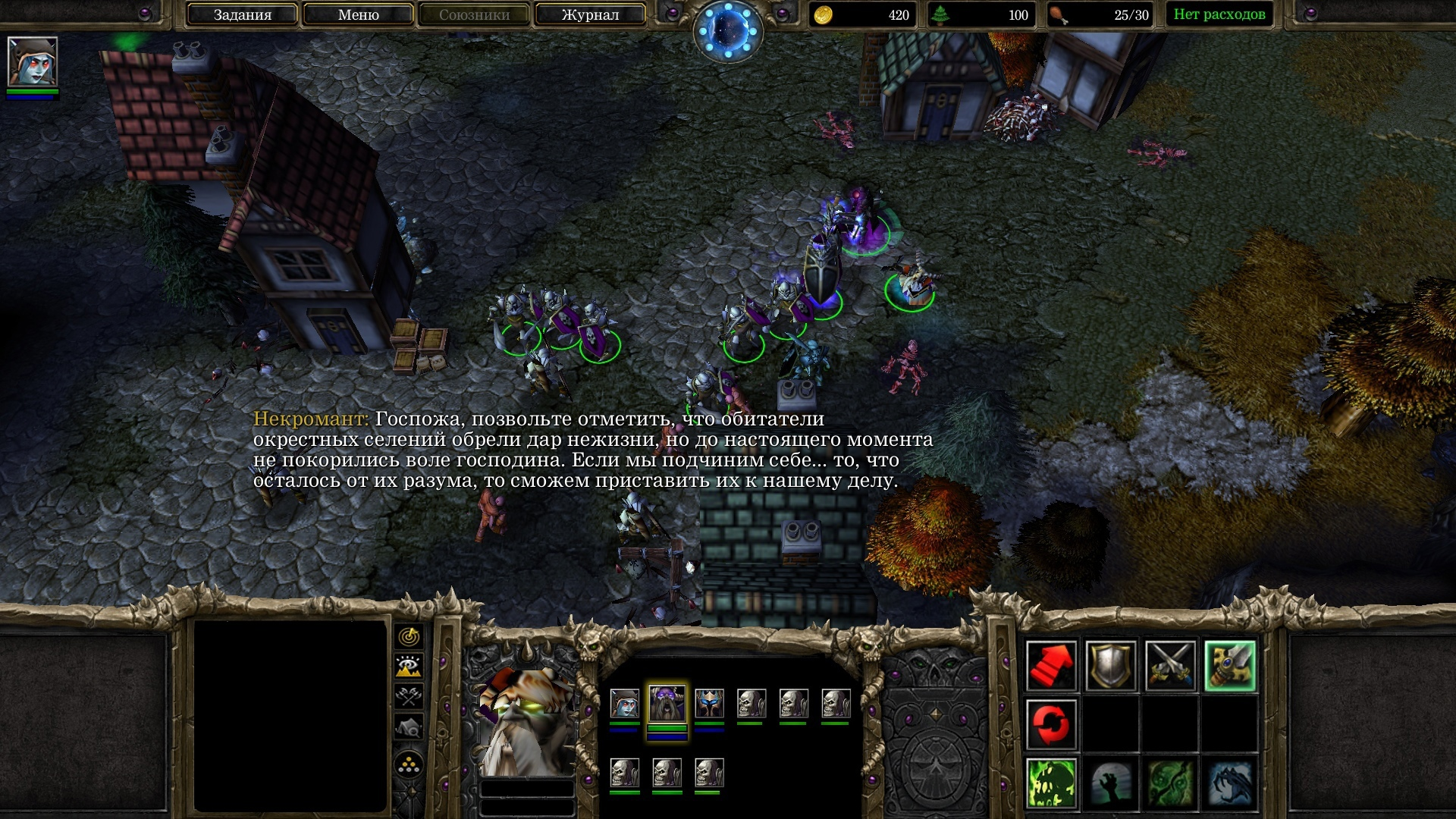Open the Журнал log

pyautogui.click(x=590, y=14)
